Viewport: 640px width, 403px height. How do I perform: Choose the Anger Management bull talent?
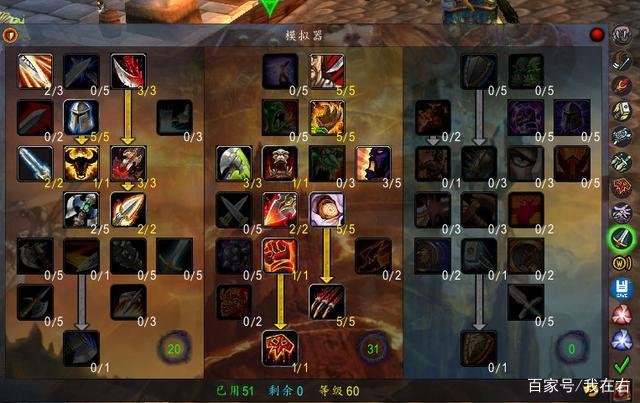pos(81,162)
